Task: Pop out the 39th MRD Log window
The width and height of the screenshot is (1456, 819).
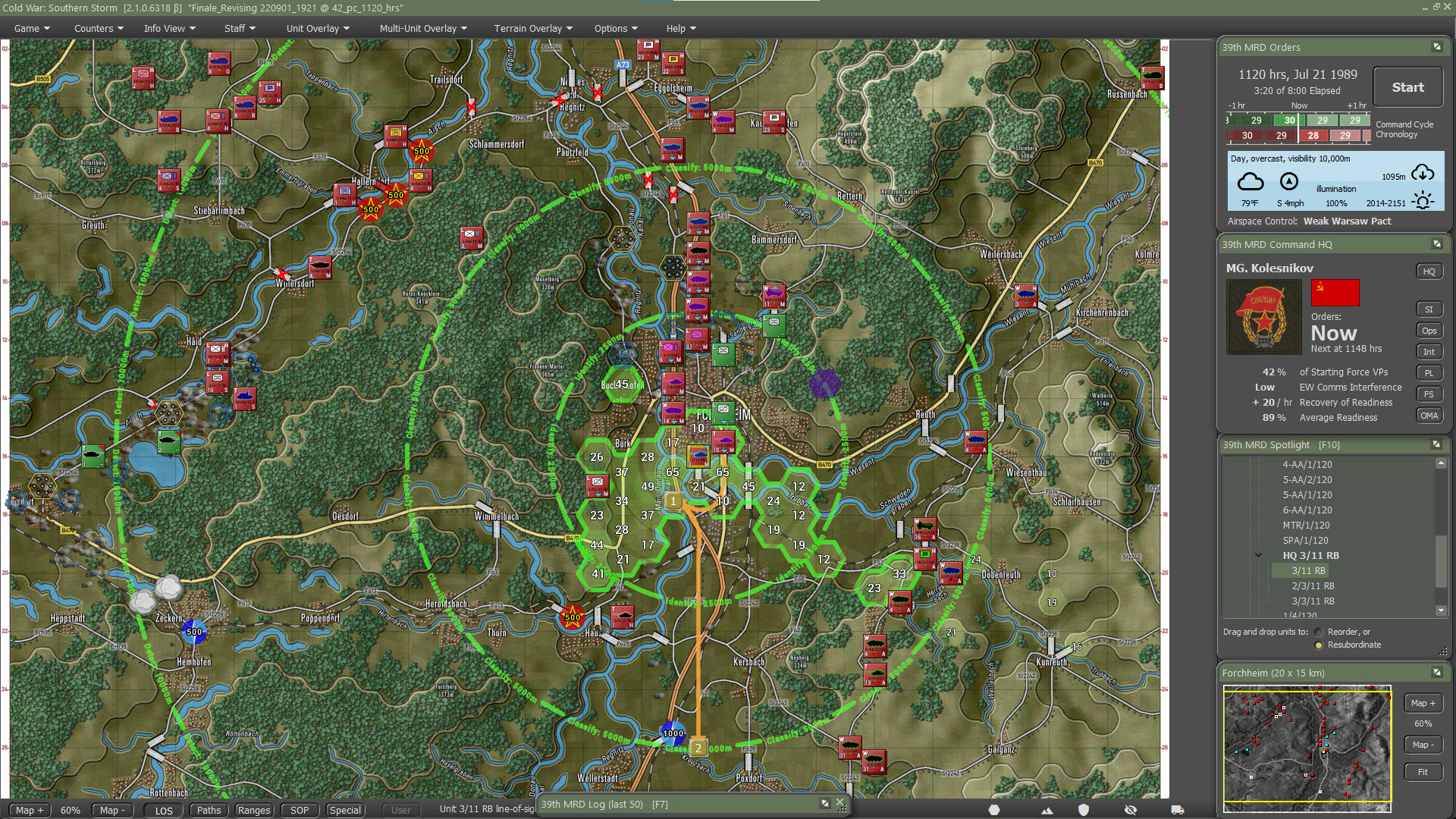Action: (x=824, y=803)
